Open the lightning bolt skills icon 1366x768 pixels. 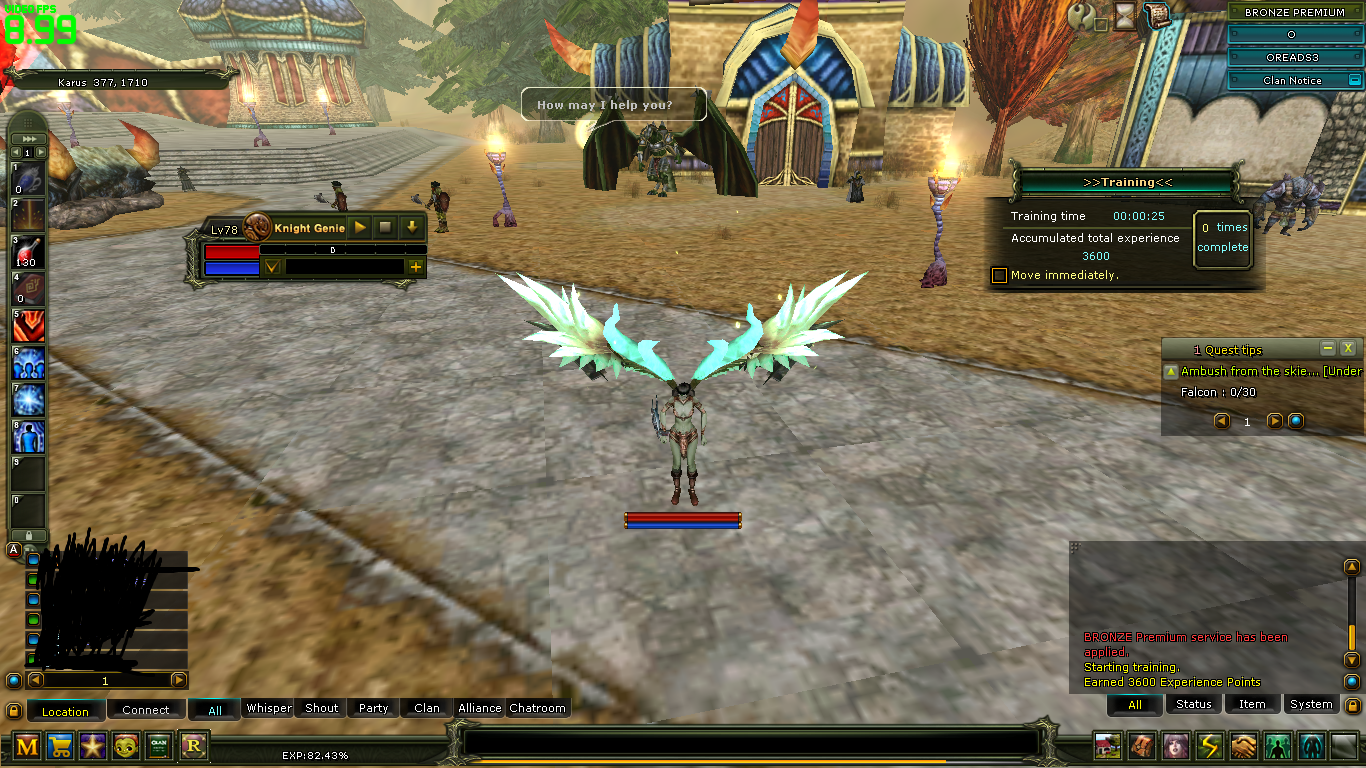pyautogui.click(x=1210, y=745)
